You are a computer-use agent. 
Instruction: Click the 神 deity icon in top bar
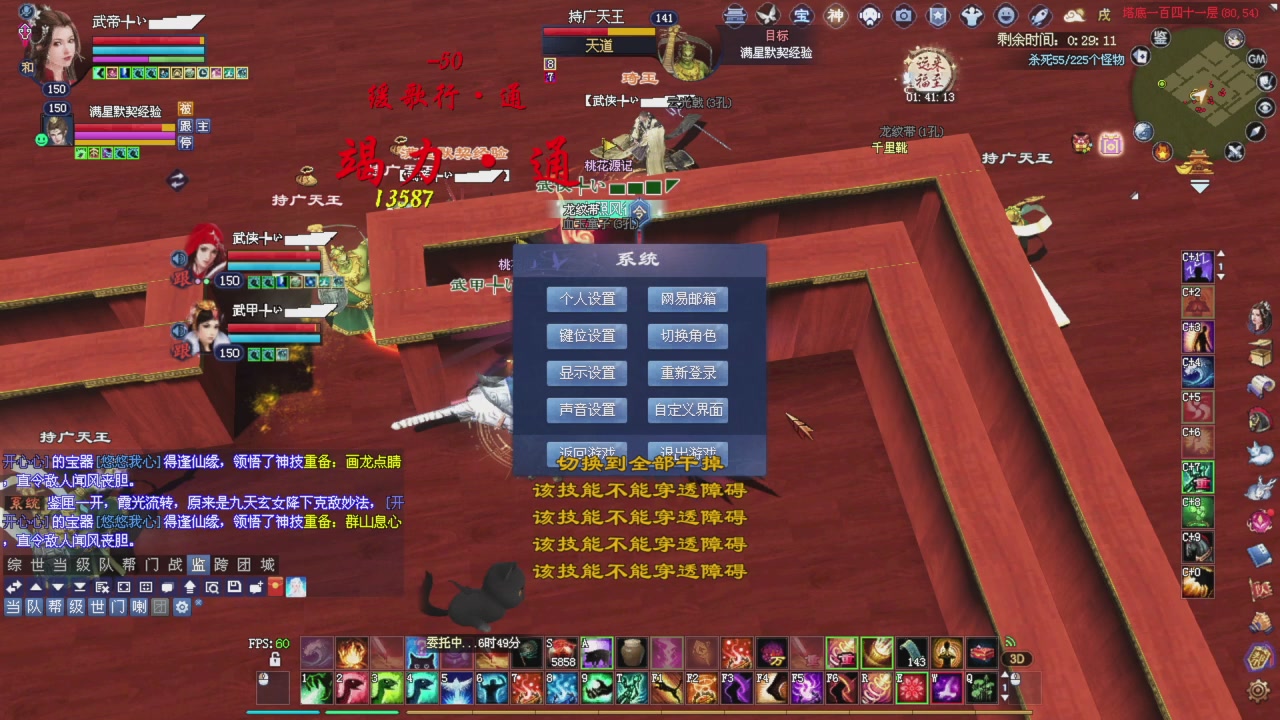pyautogui.click(x=834, y=15)
